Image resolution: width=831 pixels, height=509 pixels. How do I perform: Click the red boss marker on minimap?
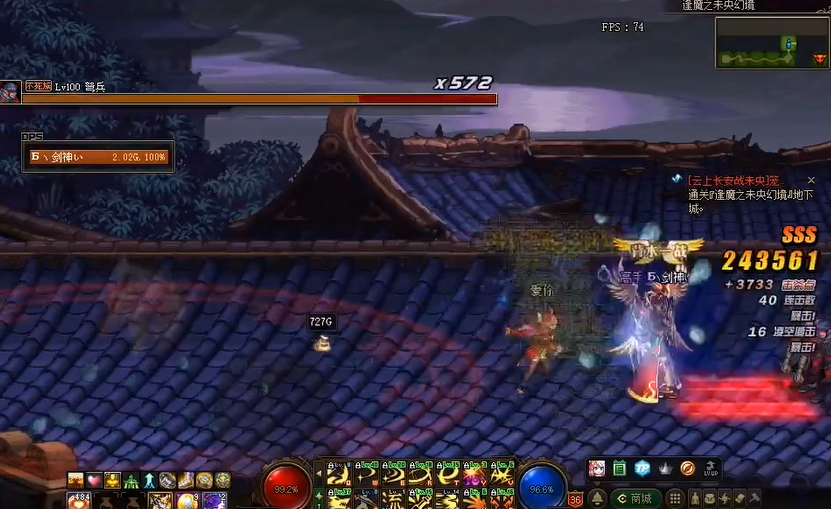pyautogui.click(x=818, y=59)
